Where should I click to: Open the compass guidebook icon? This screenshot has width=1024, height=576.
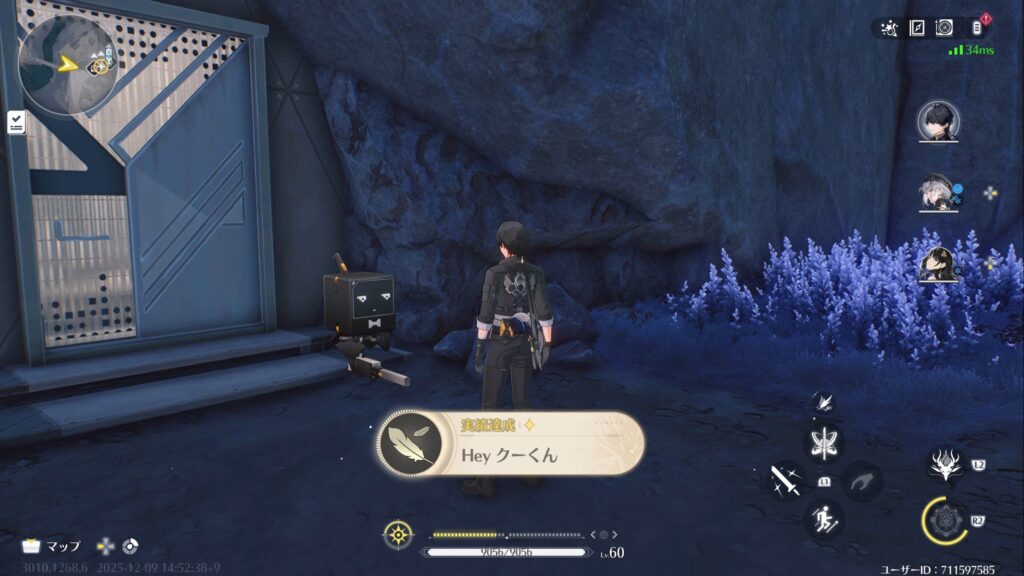[917, 28]
